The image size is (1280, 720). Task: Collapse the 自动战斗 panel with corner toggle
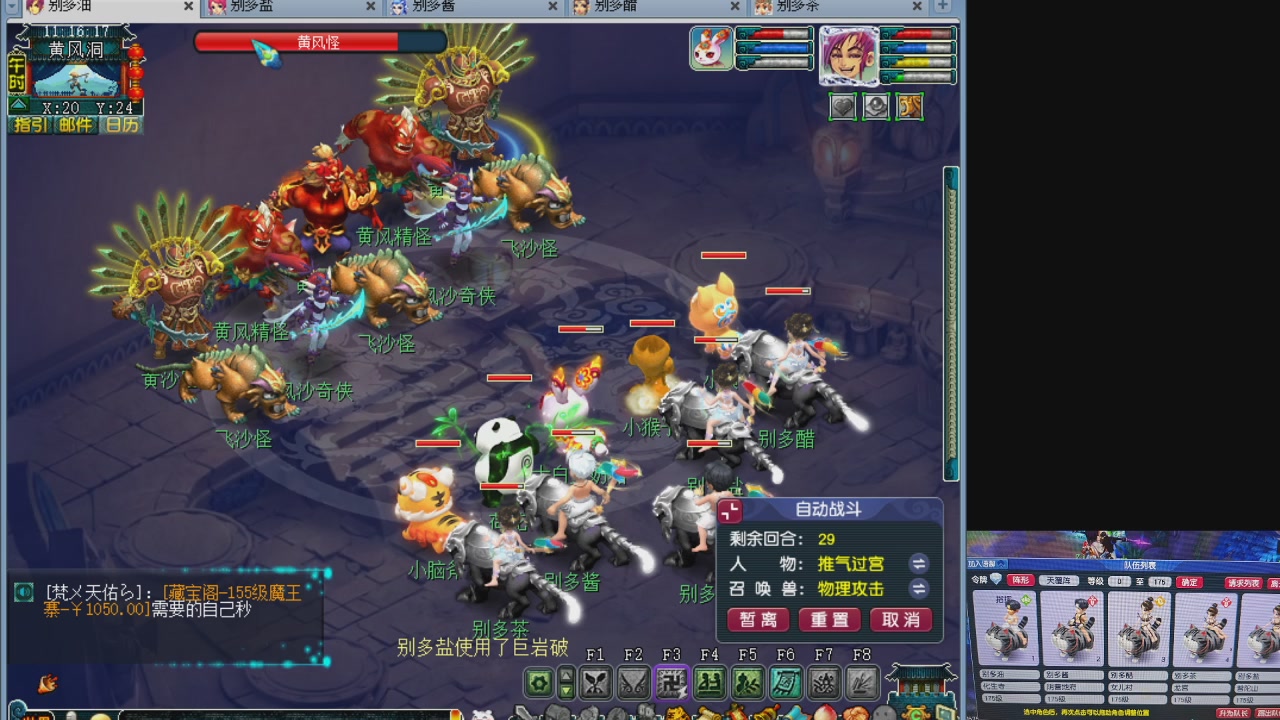(730, 510)
